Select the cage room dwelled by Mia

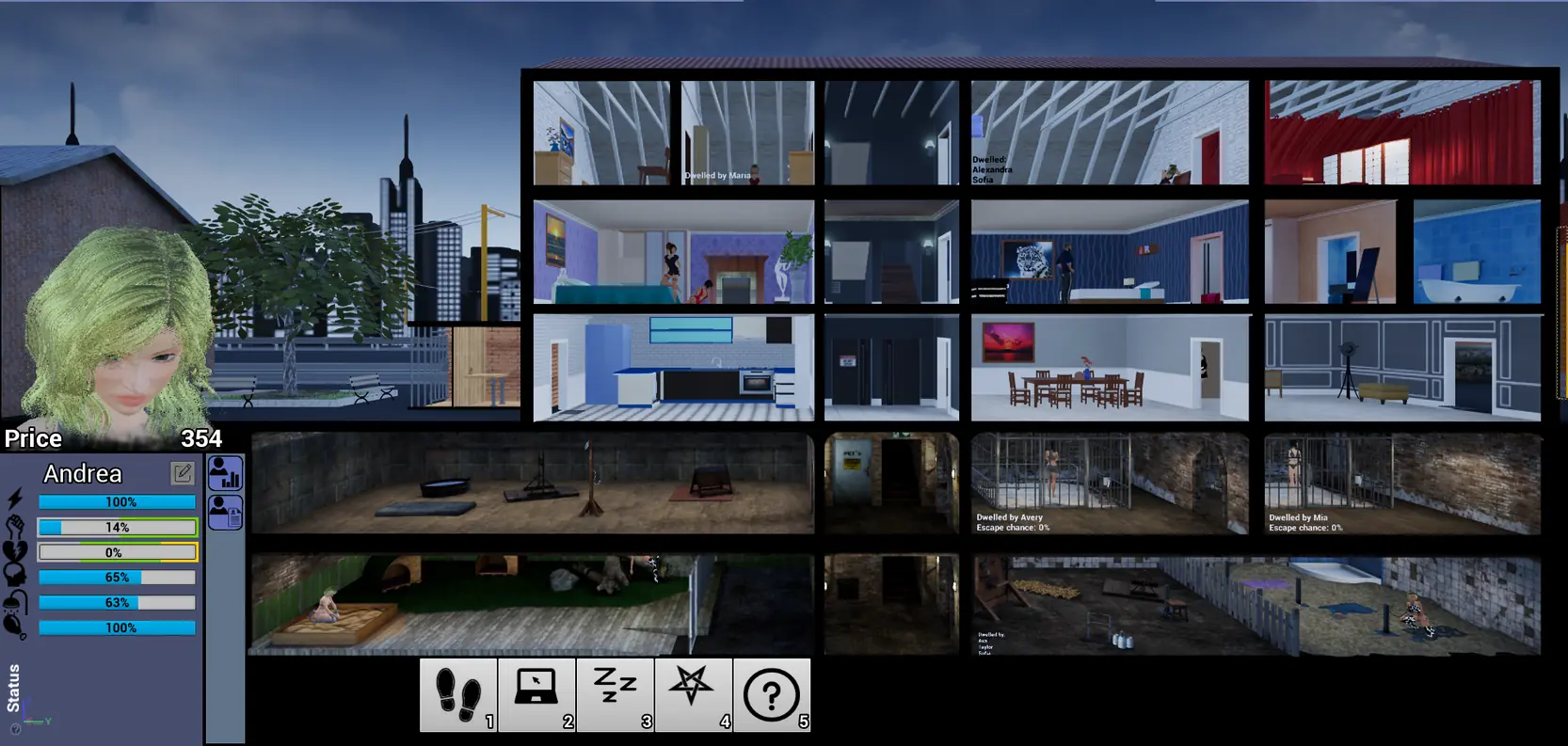1400,483
